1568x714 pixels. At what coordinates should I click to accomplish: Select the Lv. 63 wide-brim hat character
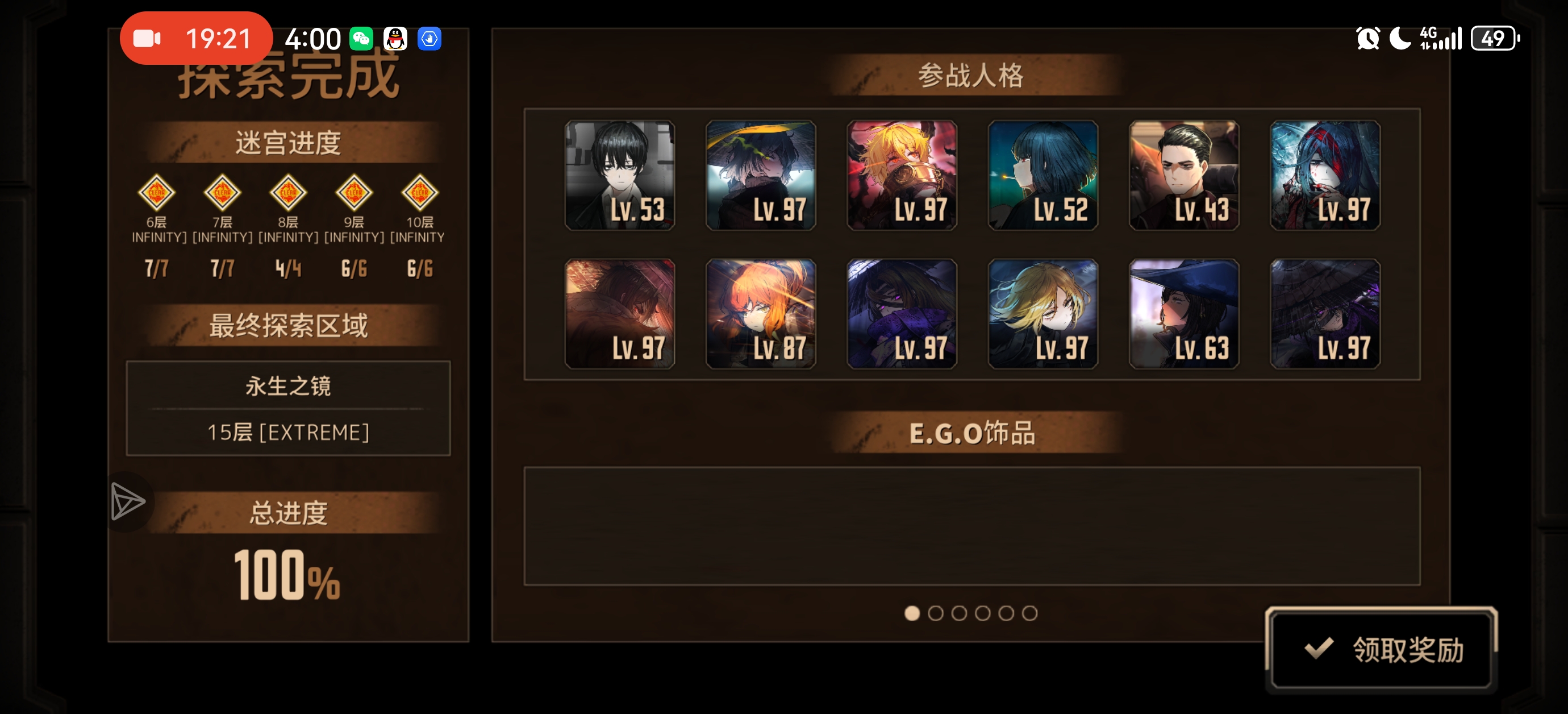(x=1184, y=314)
